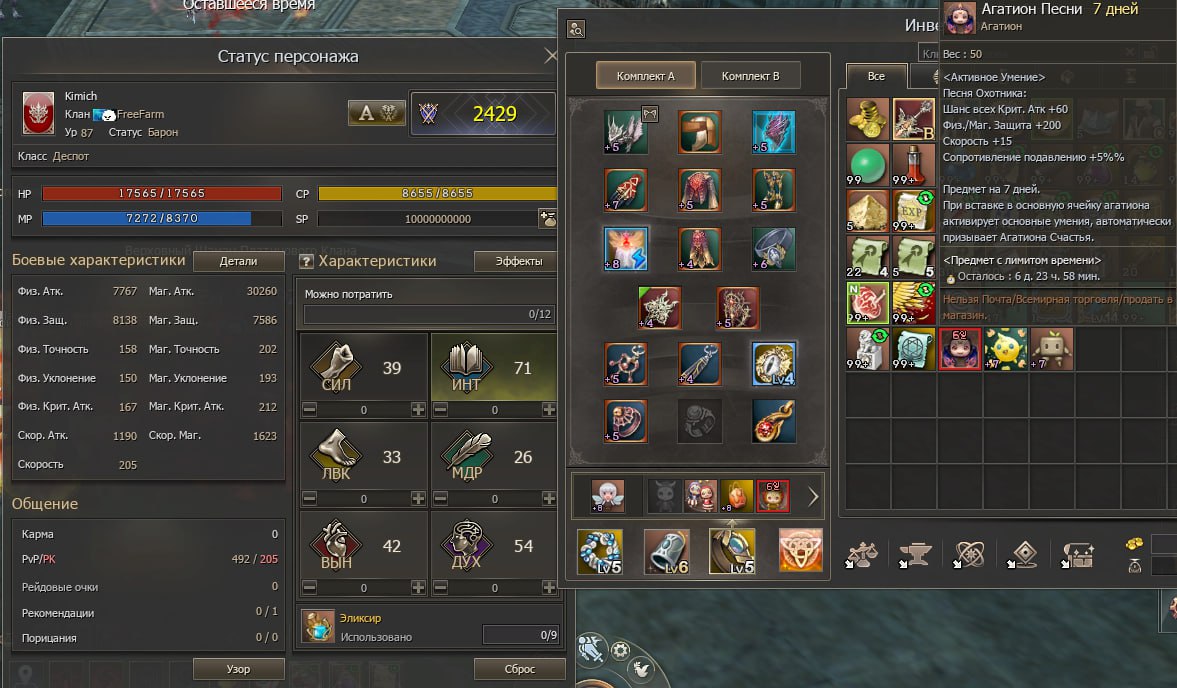Switch to equipment set Комплект B
Image resolution: width=1177 pixels, height=688 pixels.
pos(750,76)
